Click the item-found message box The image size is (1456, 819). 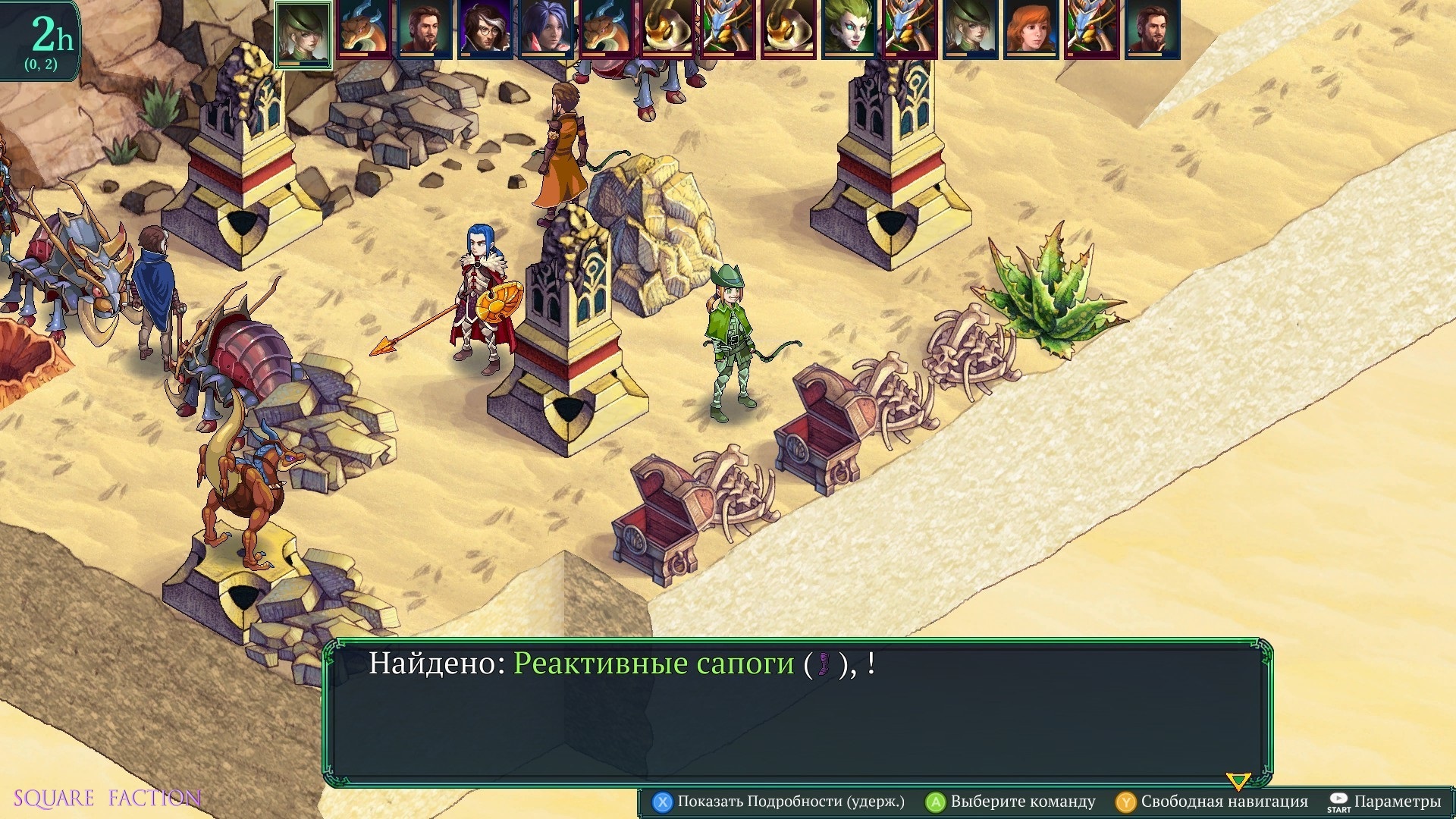(798, 713)
